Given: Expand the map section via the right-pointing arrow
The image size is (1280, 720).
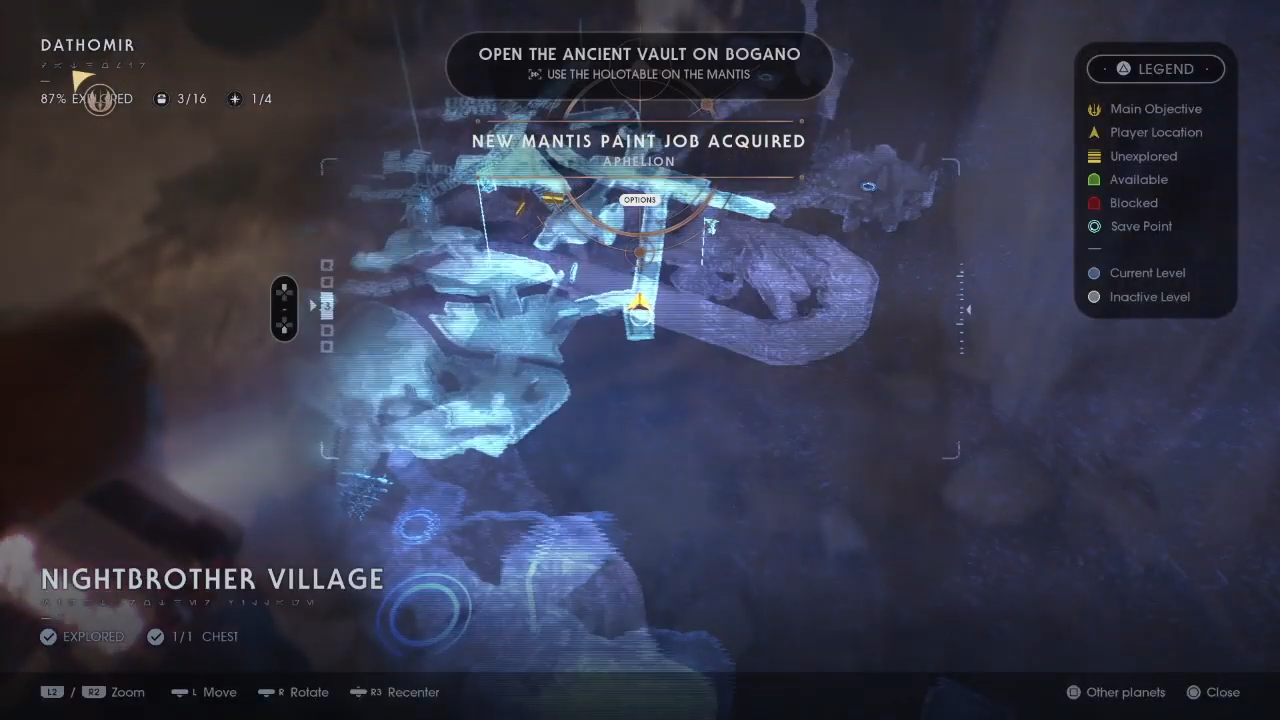Looking at the screenshot, I should coord(312,306).
